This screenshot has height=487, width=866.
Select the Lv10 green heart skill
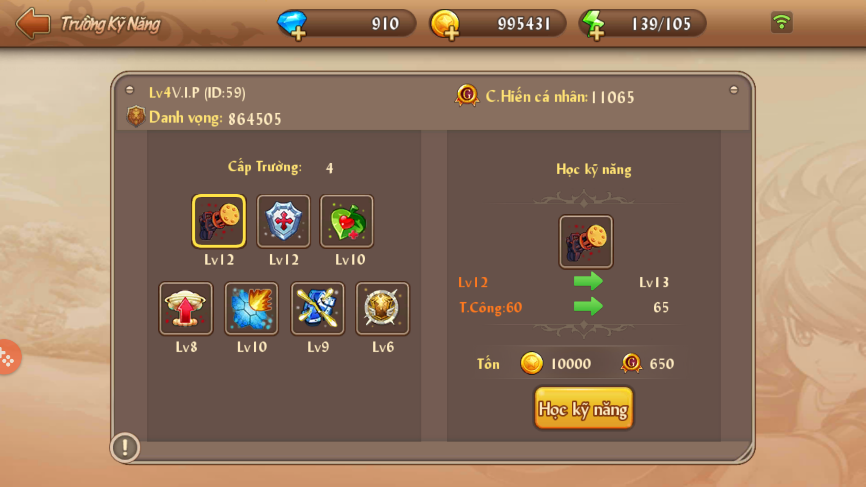347,221
